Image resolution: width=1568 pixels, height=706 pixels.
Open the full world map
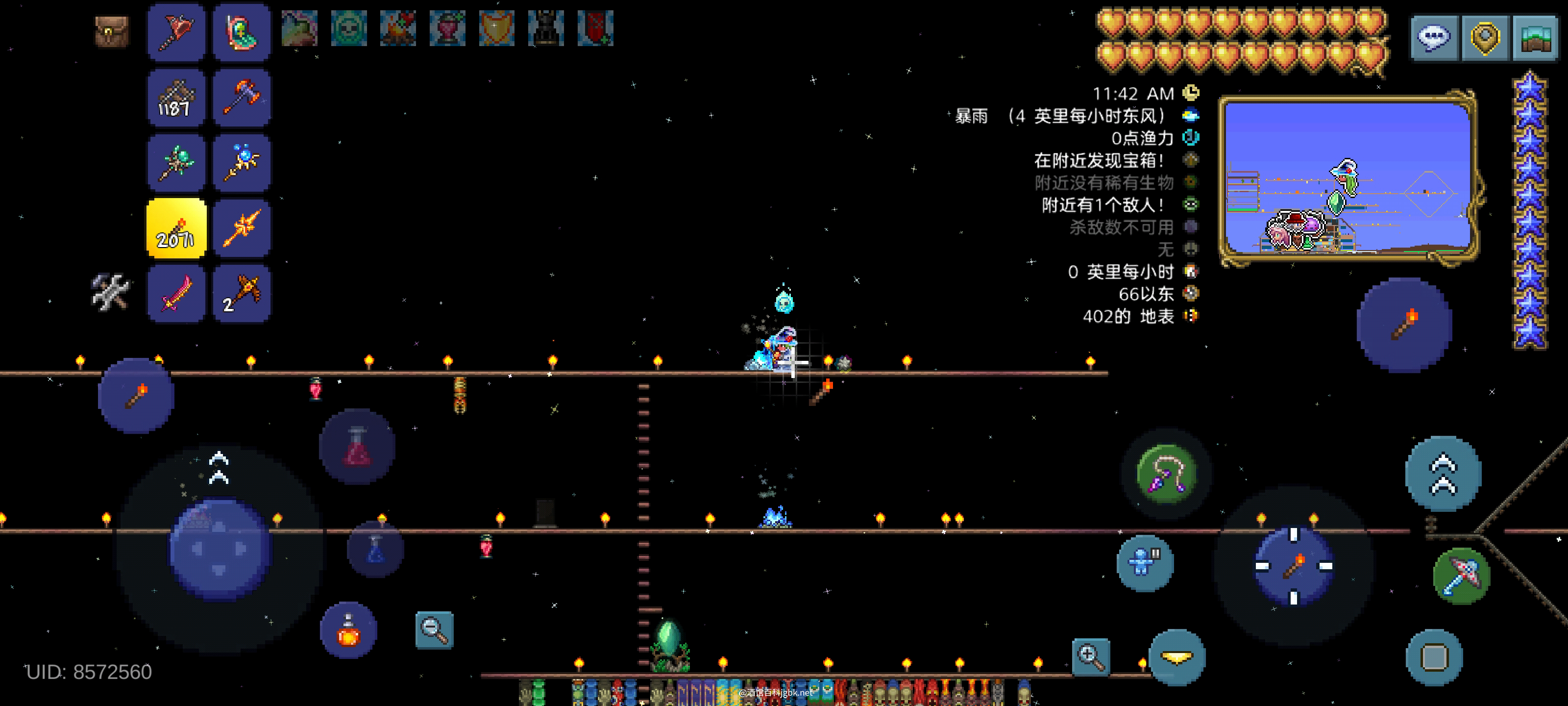[1535, 38]
